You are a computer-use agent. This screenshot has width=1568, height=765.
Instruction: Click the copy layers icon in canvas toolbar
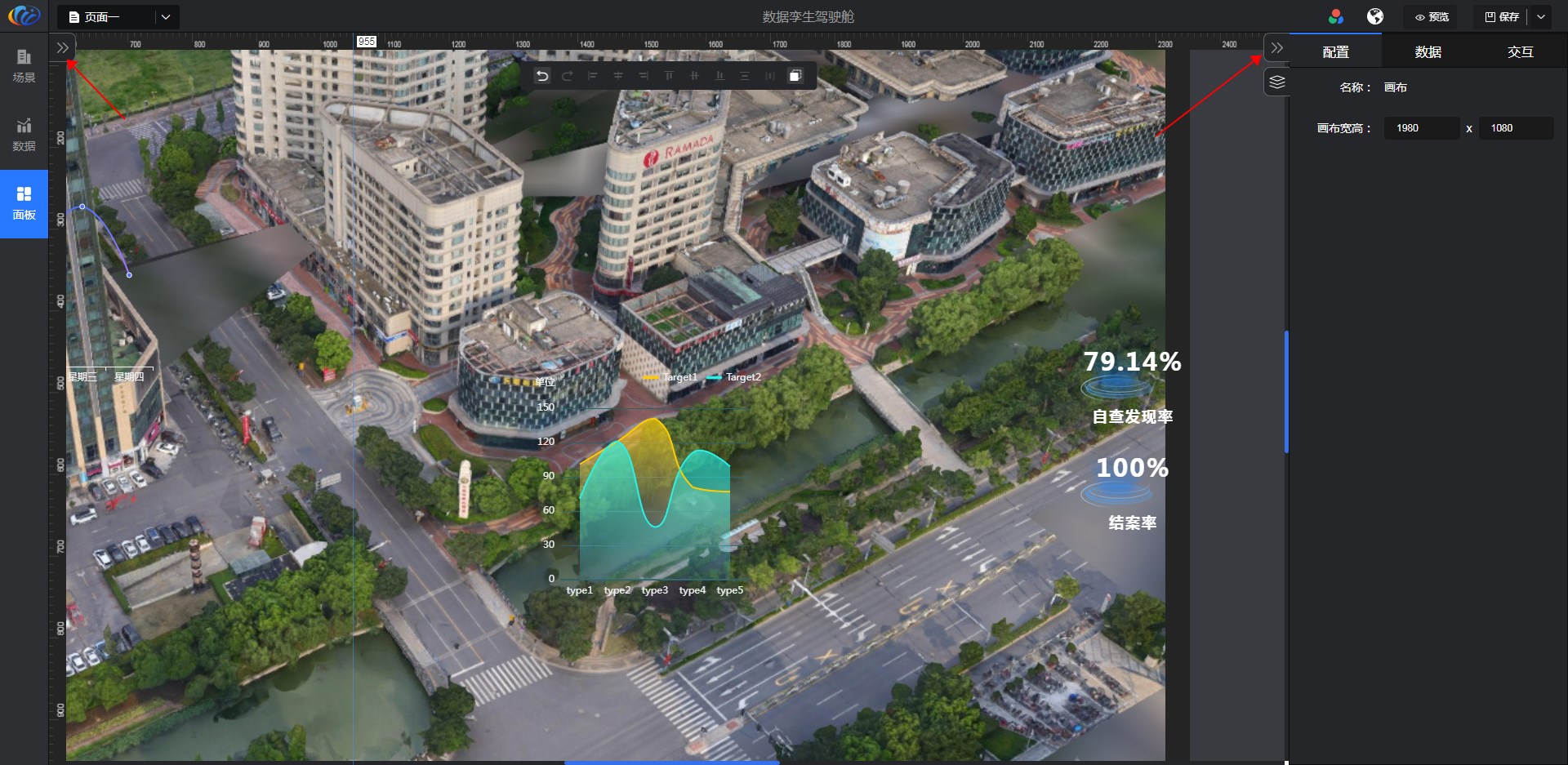pos(795,76)
